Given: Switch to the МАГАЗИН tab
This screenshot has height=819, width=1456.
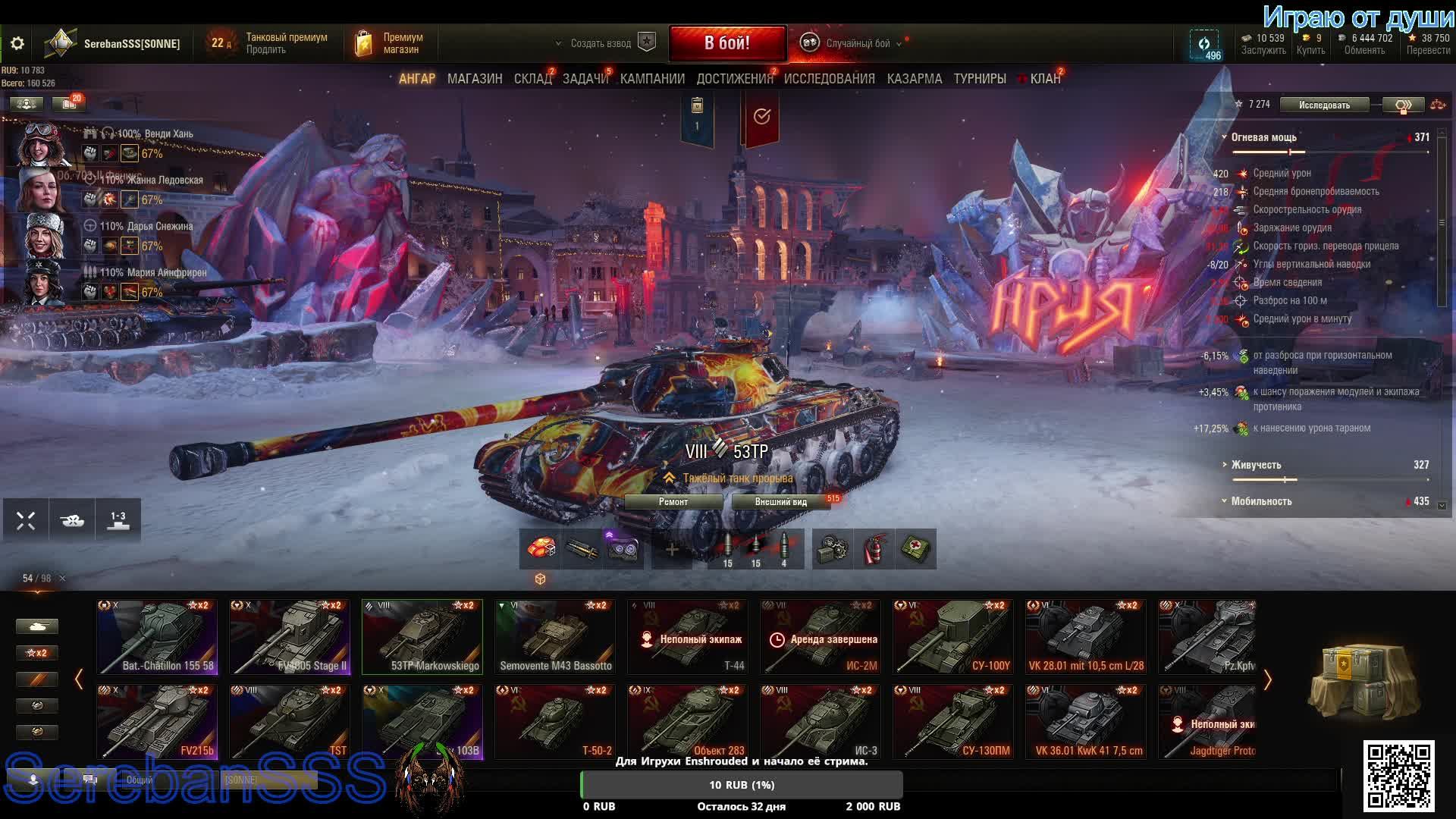Looking at the screenshot, I should pos(475,79).
